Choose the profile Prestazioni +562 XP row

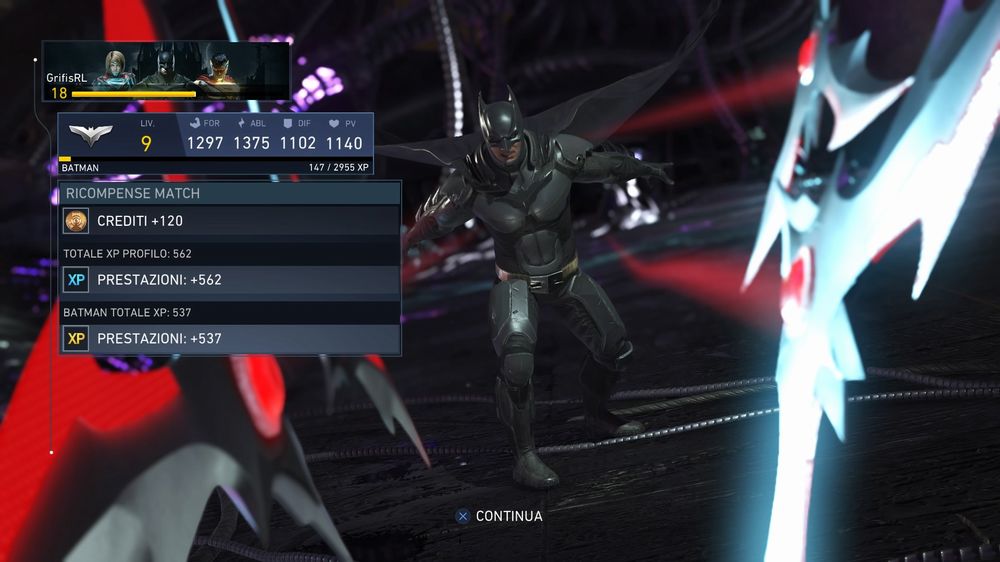coord(230,280)
